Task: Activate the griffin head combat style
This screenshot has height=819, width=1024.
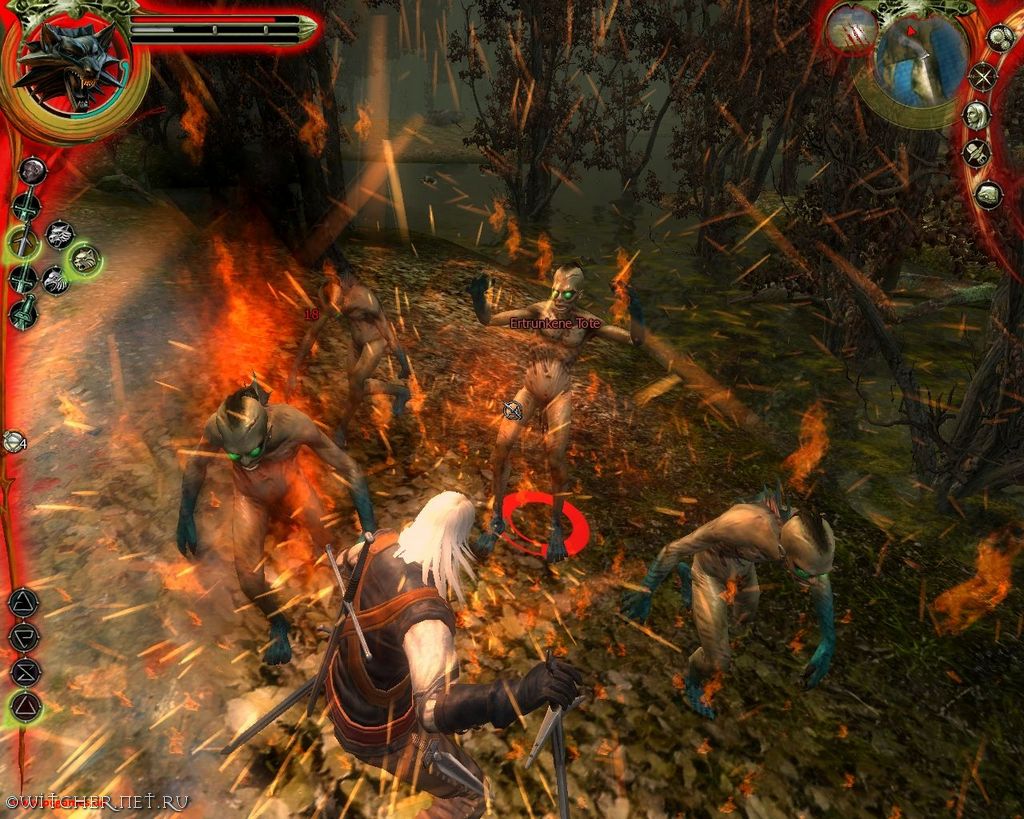Action: coord(55,280)
